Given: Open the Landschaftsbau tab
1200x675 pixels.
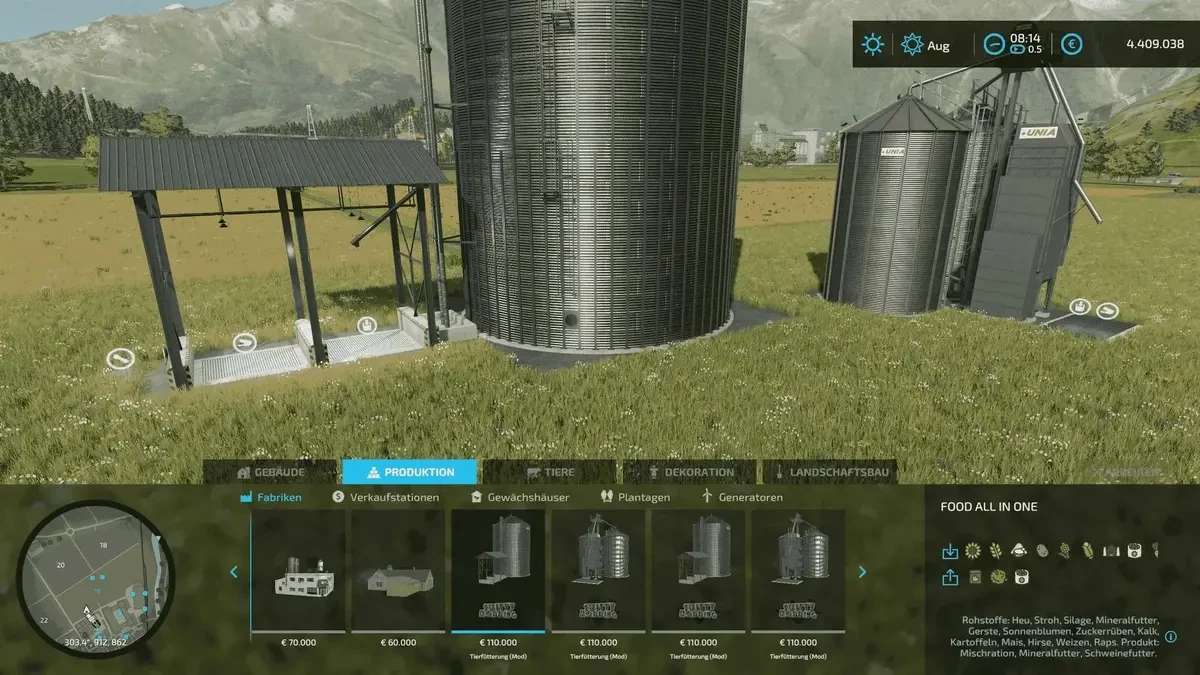Looking at the screenshot, I should pos(829,472).
